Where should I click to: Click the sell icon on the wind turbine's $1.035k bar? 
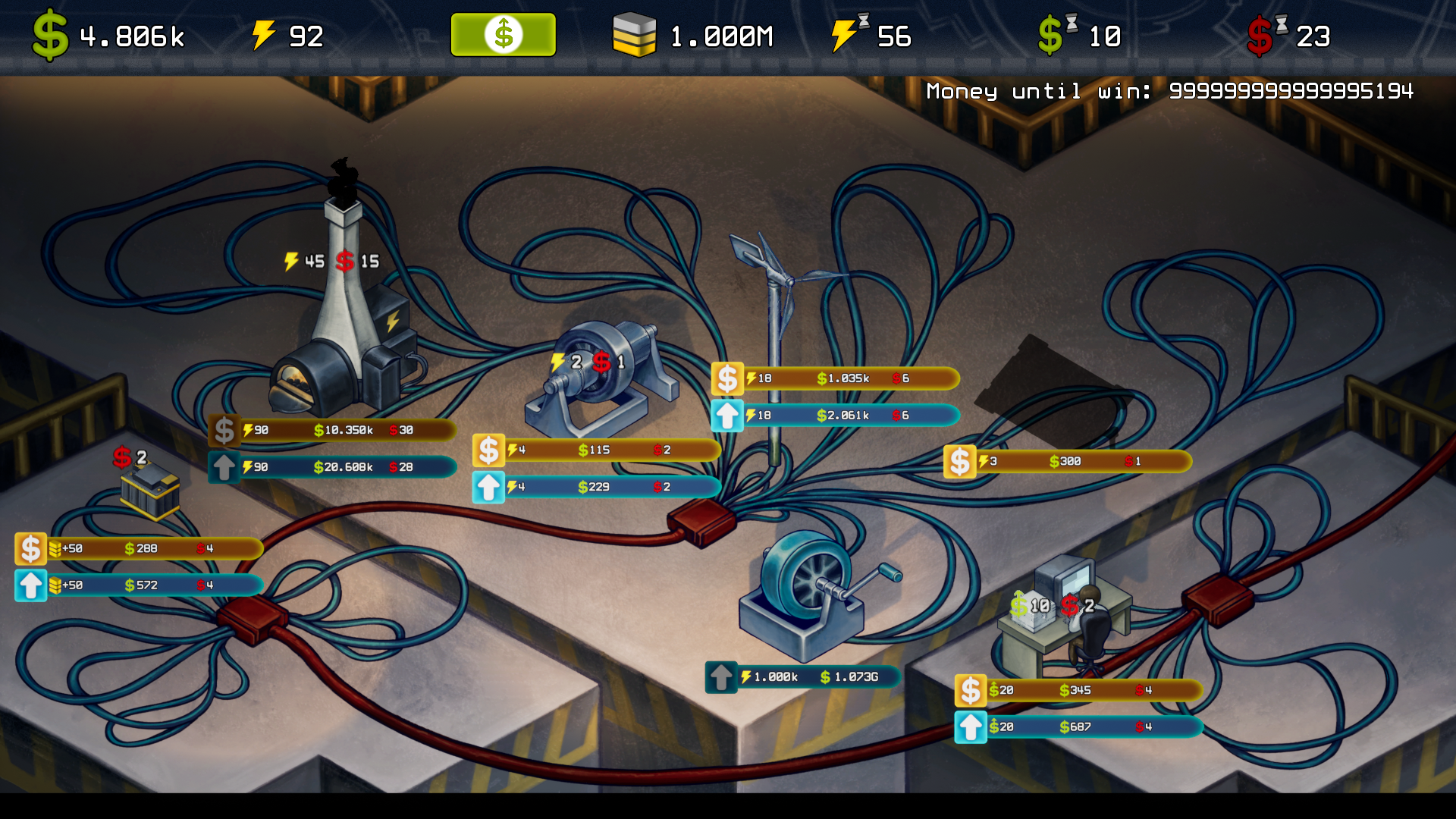(728, 378)
